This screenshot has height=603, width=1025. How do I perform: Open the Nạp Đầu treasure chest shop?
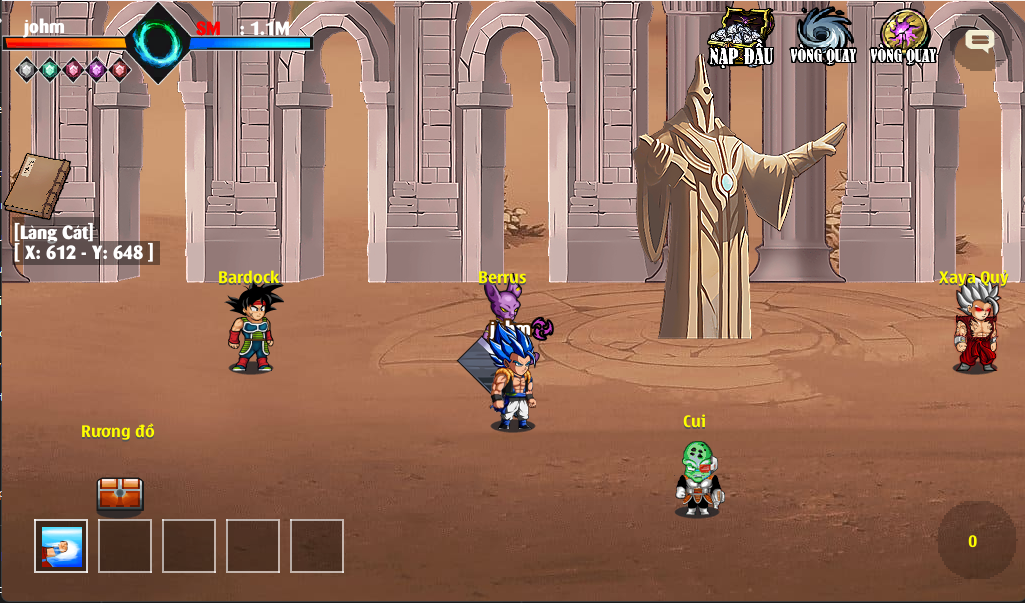(741, 37)
